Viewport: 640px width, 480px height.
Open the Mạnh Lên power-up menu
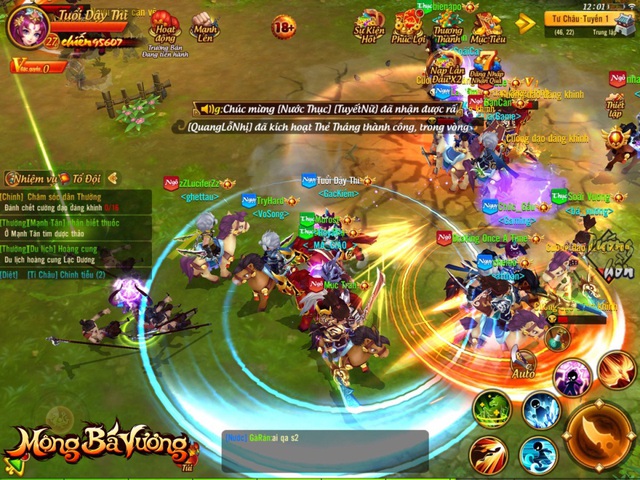203,25
